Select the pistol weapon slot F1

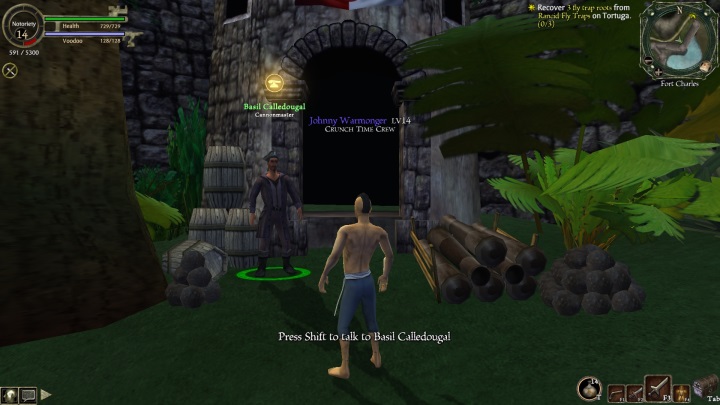[x=615, y=392]
